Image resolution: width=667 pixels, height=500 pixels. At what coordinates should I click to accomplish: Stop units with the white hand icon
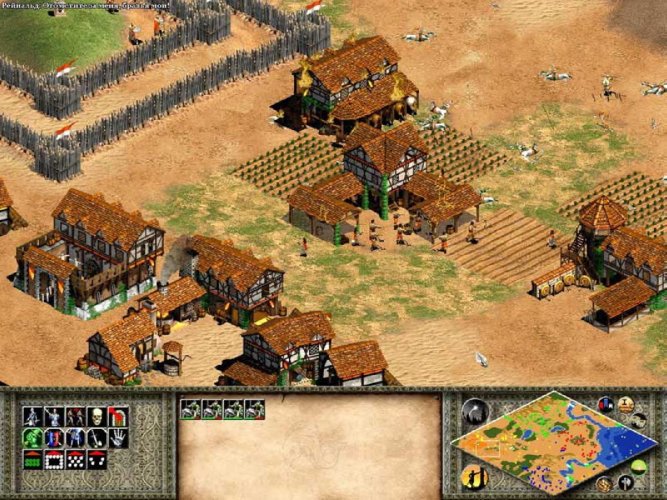[118, 437]
